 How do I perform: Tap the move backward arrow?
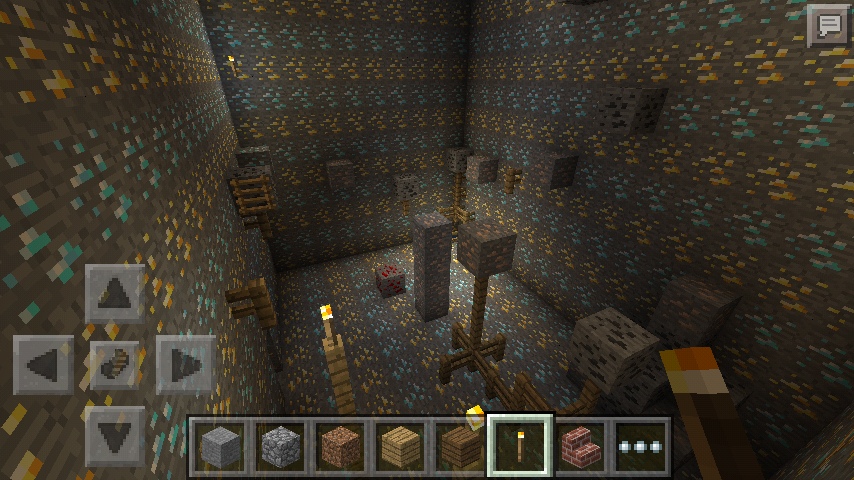point(115,436)
